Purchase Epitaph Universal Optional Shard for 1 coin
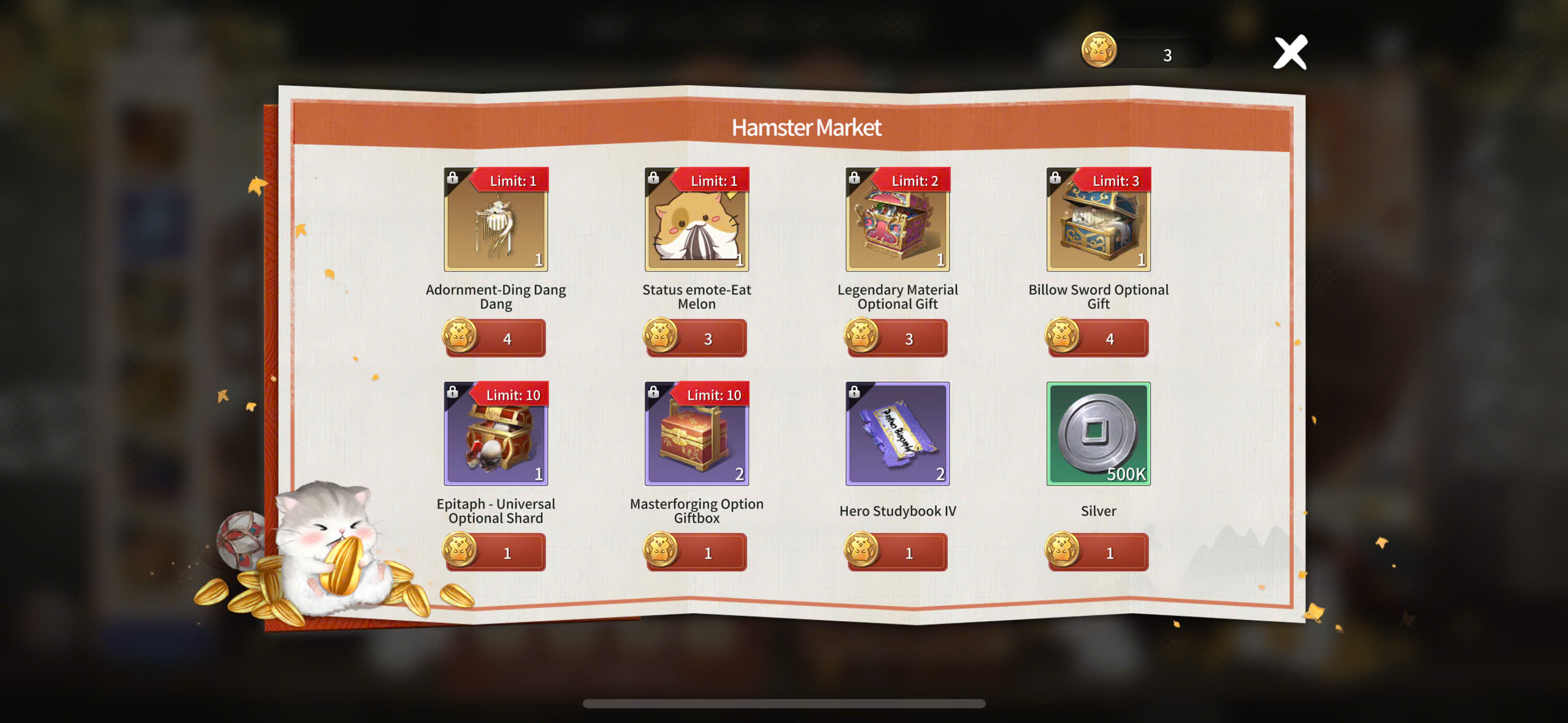 coord(496,553)
